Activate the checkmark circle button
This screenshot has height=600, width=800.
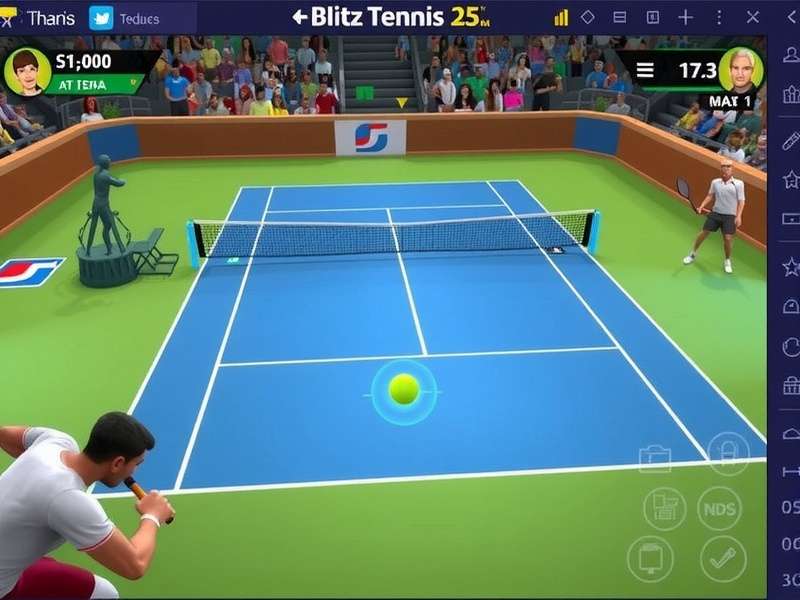[722, 558]
